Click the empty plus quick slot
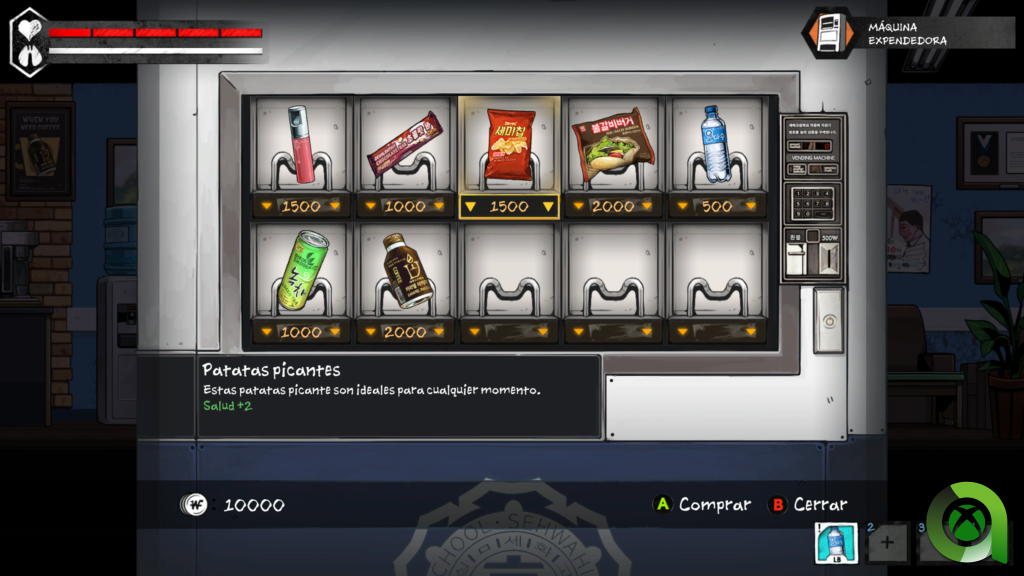This screenshot has height=576, width=1024. point(887,544)
